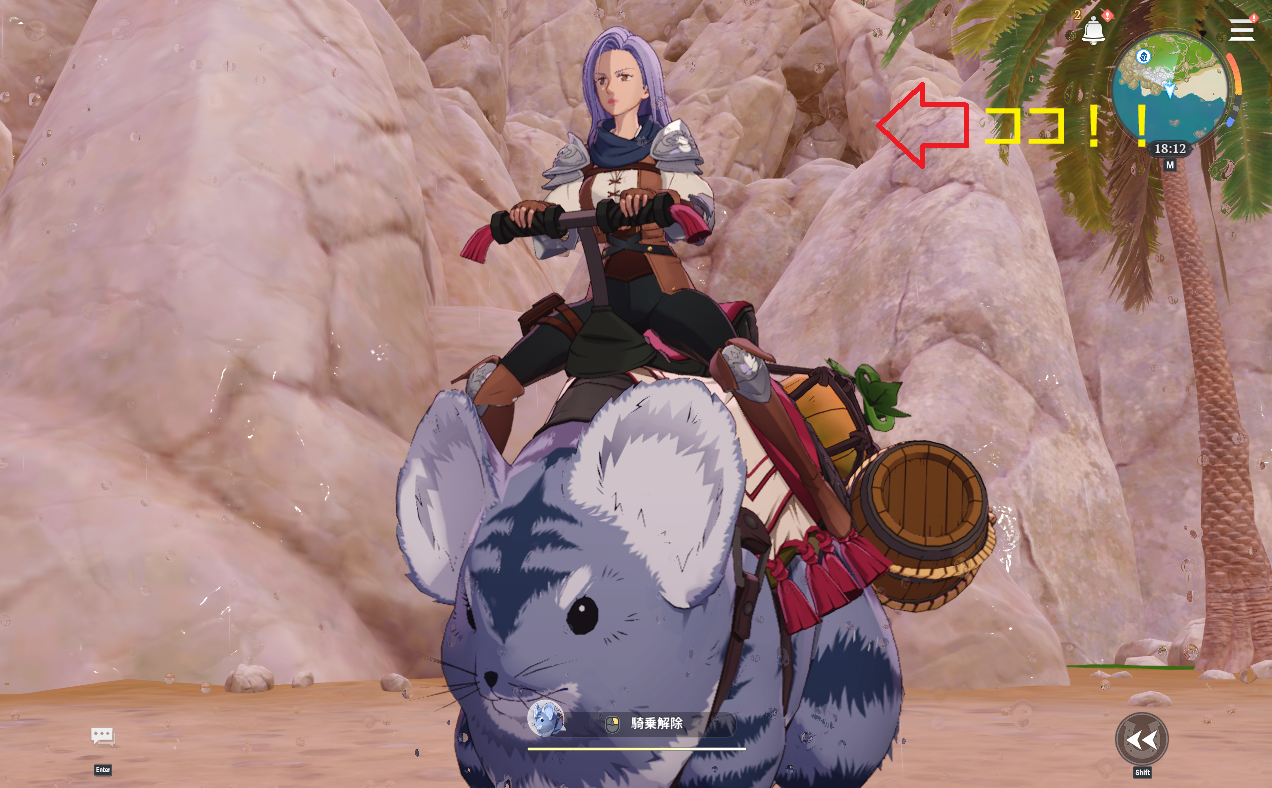The width and height of the screenshot is (1272, 788).
Task: Open the hamburger main menu
Action: tap(1241, 30)
